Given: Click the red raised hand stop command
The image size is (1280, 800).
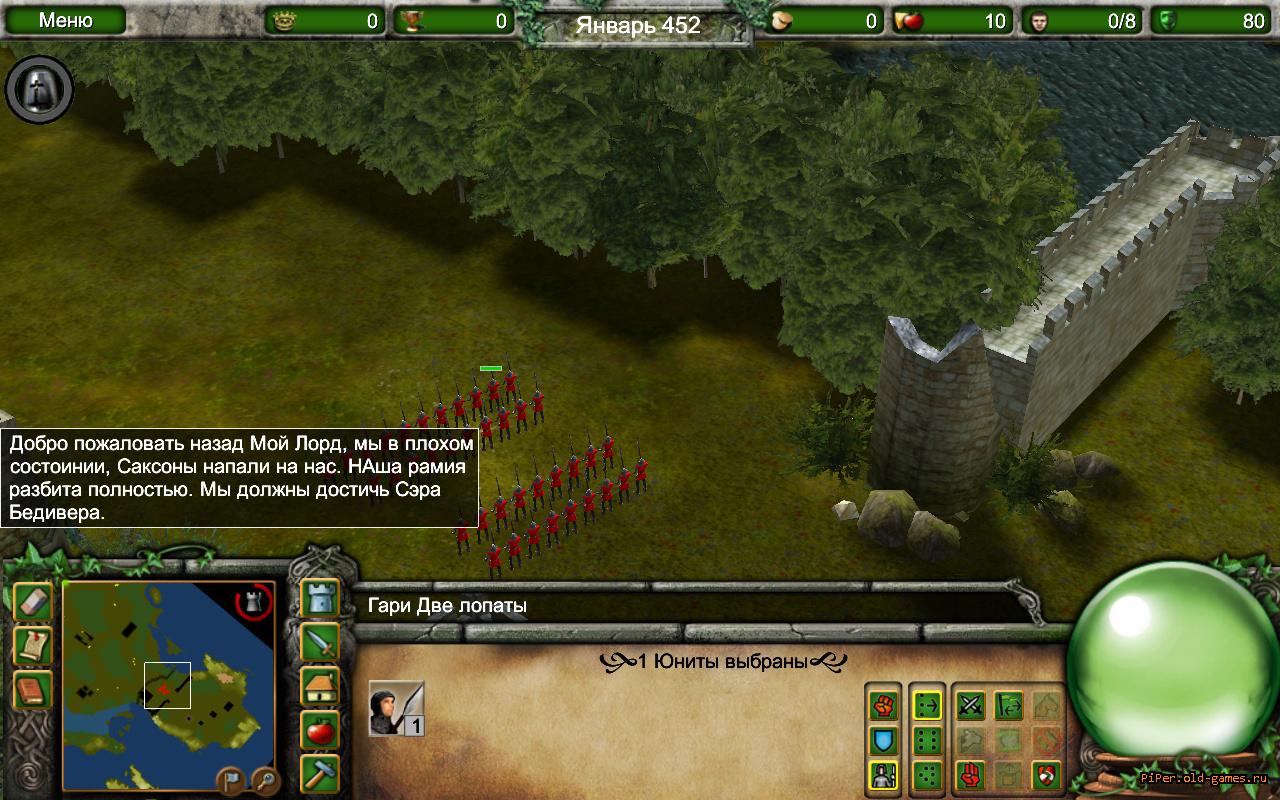Looking at the screenshot, I should [x=970, y=775].
